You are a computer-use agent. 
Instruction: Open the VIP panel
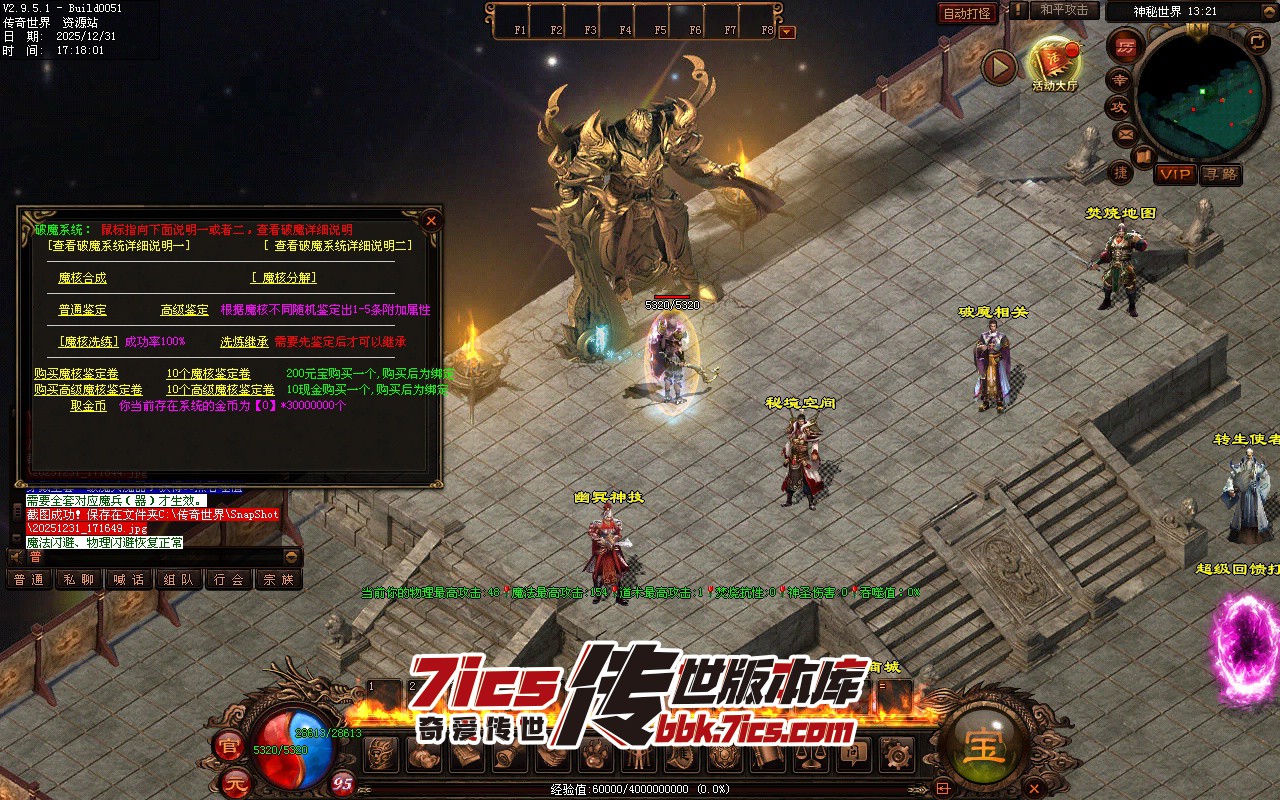tap(1175, 174)
